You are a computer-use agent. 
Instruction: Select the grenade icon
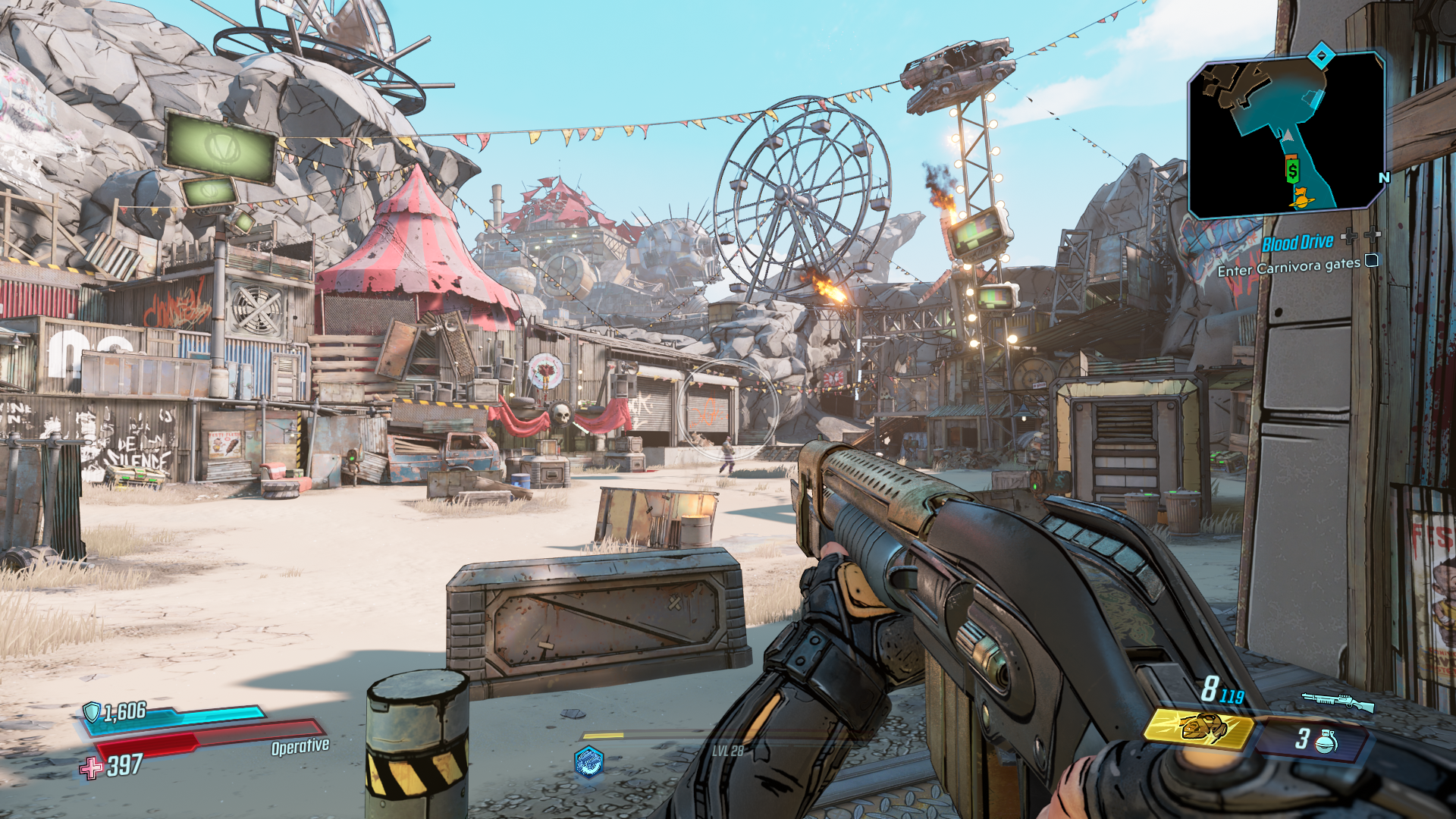coord(1326,740)
